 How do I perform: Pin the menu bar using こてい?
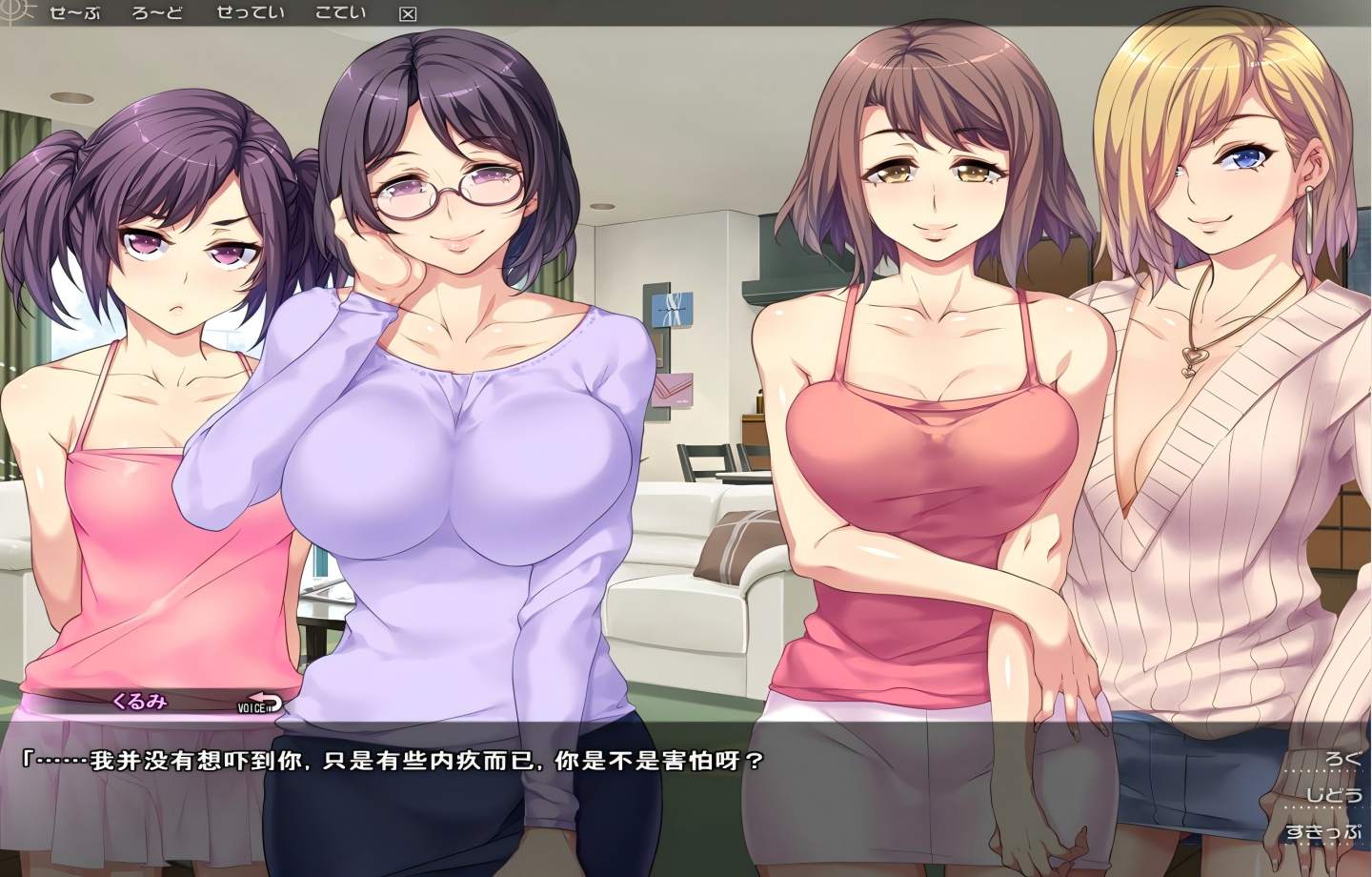339,13
